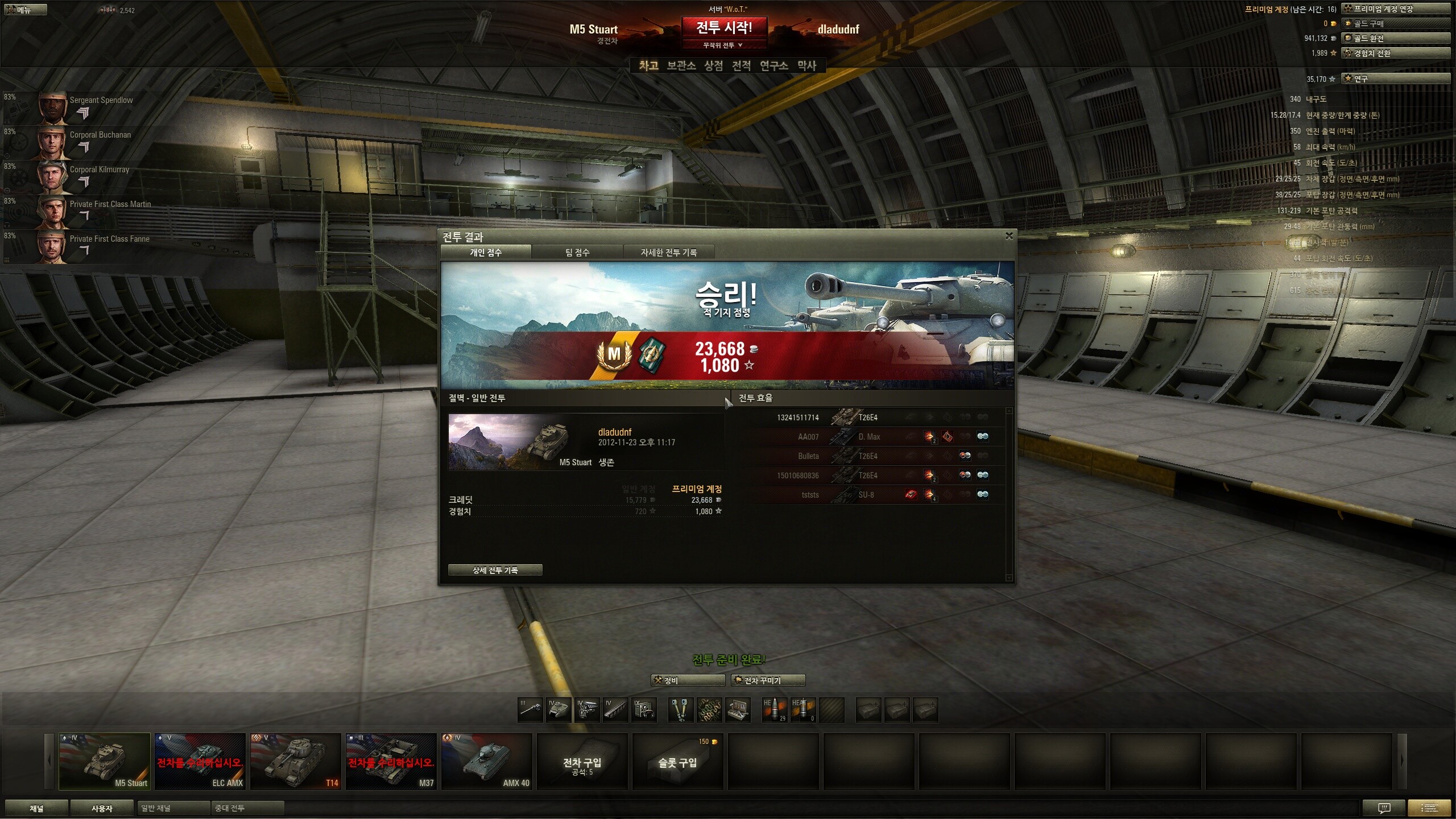This screenshot has height=819, width=1456.
Task: Start the battle with the red 전투 시작! button
Action: (724, 27)
